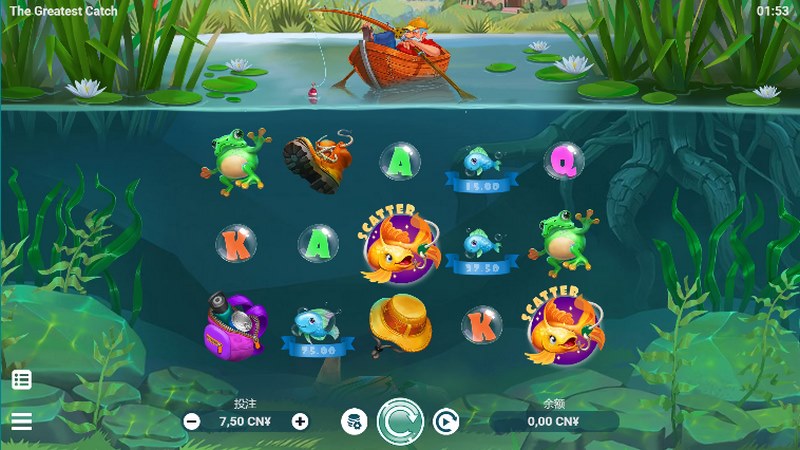Decrease the bet with the minus button

pos(191,422)
